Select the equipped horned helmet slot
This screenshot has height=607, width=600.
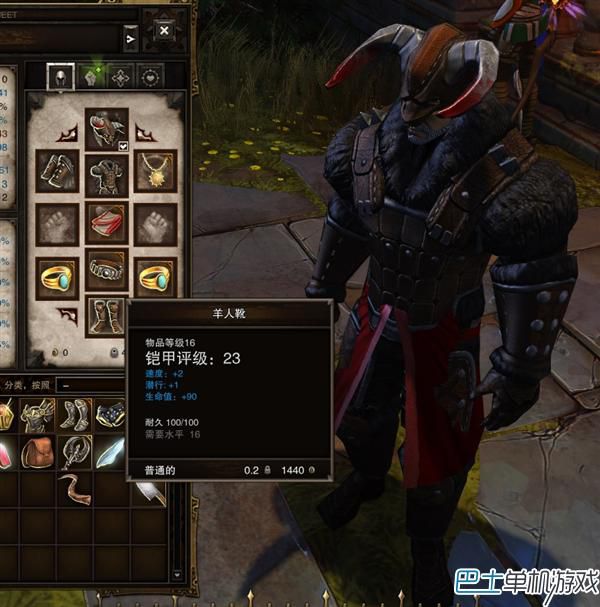pyautogui.click(x=106, y=129)
